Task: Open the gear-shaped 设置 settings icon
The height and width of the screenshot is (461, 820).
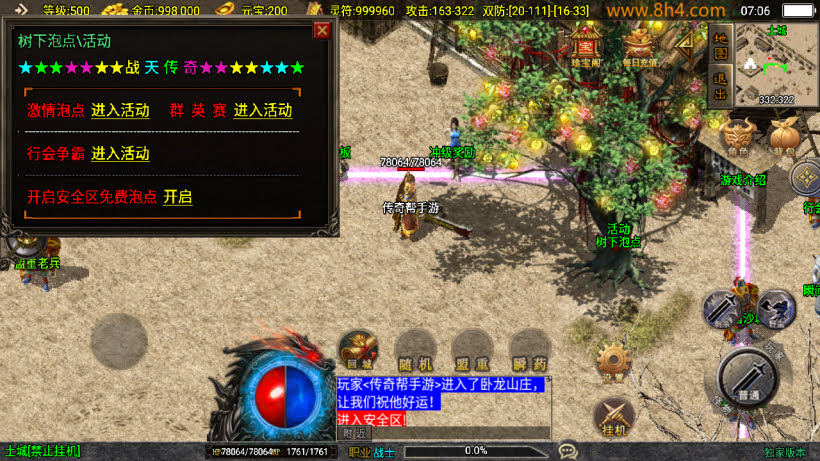Action: pyautogui.click(x=613, y=362)
